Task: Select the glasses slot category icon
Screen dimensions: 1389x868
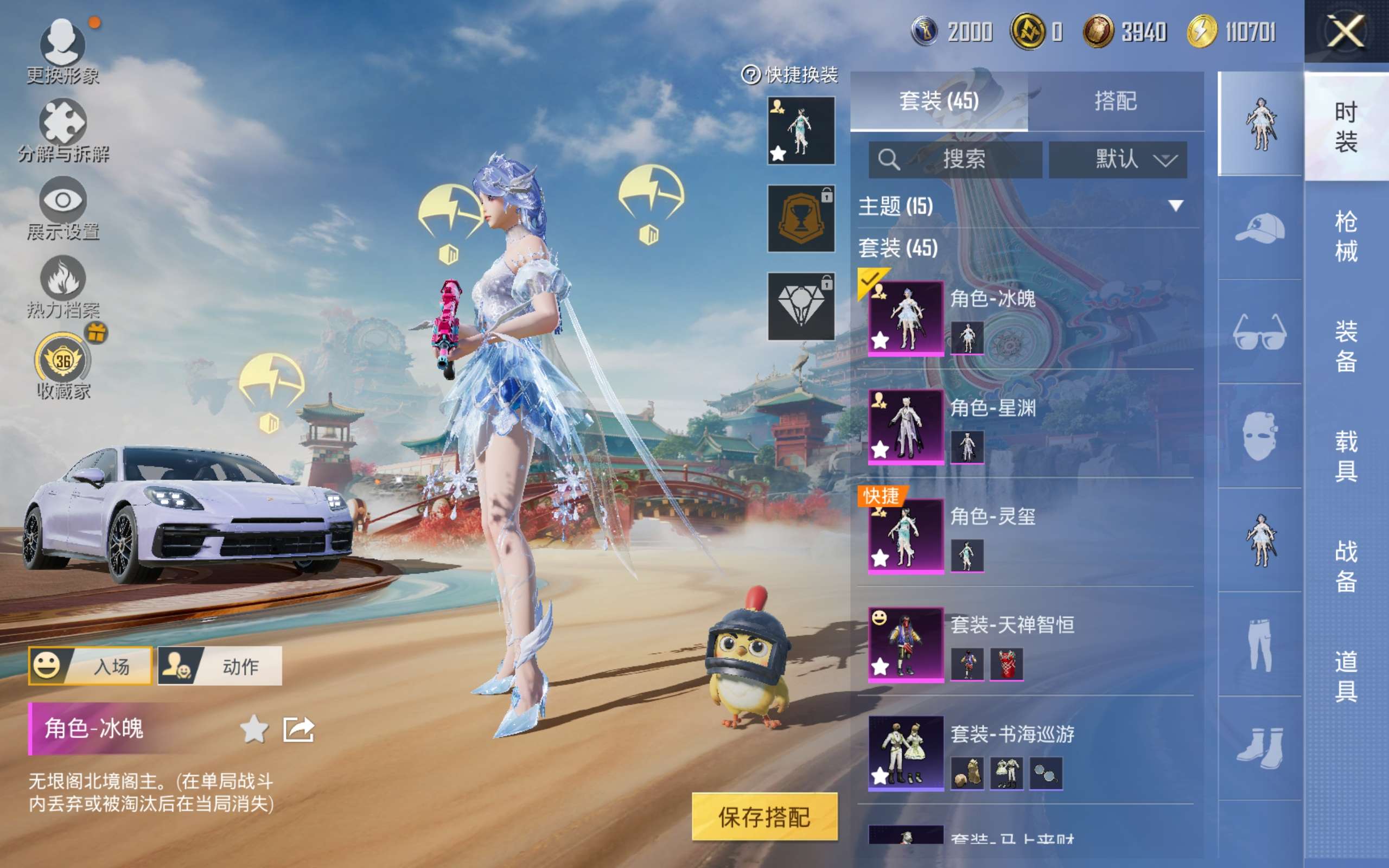Action: tap(1259, 332)
